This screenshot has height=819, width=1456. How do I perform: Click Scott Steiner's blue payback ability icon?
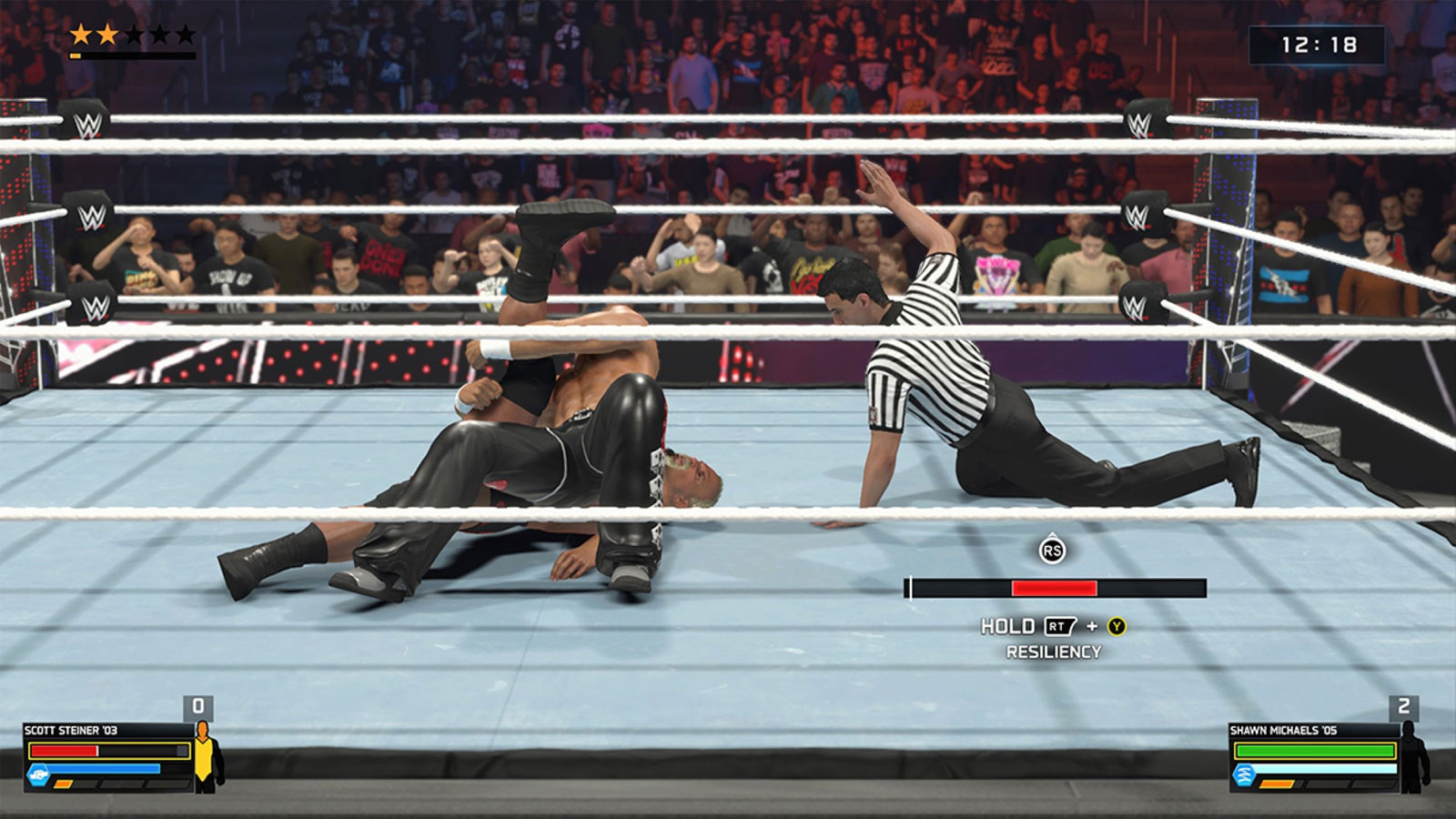point(38,774)
